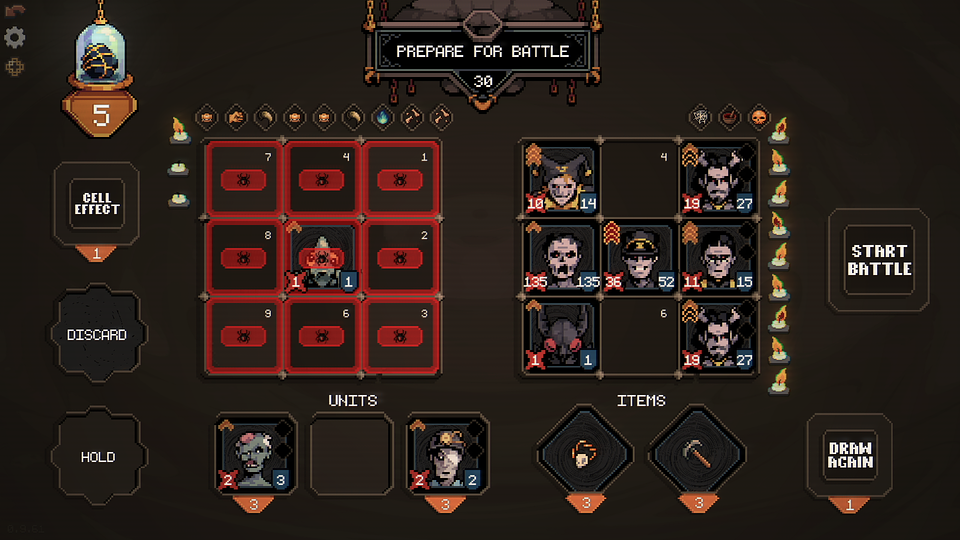Choose the Hold option

(x=97, y=457)
